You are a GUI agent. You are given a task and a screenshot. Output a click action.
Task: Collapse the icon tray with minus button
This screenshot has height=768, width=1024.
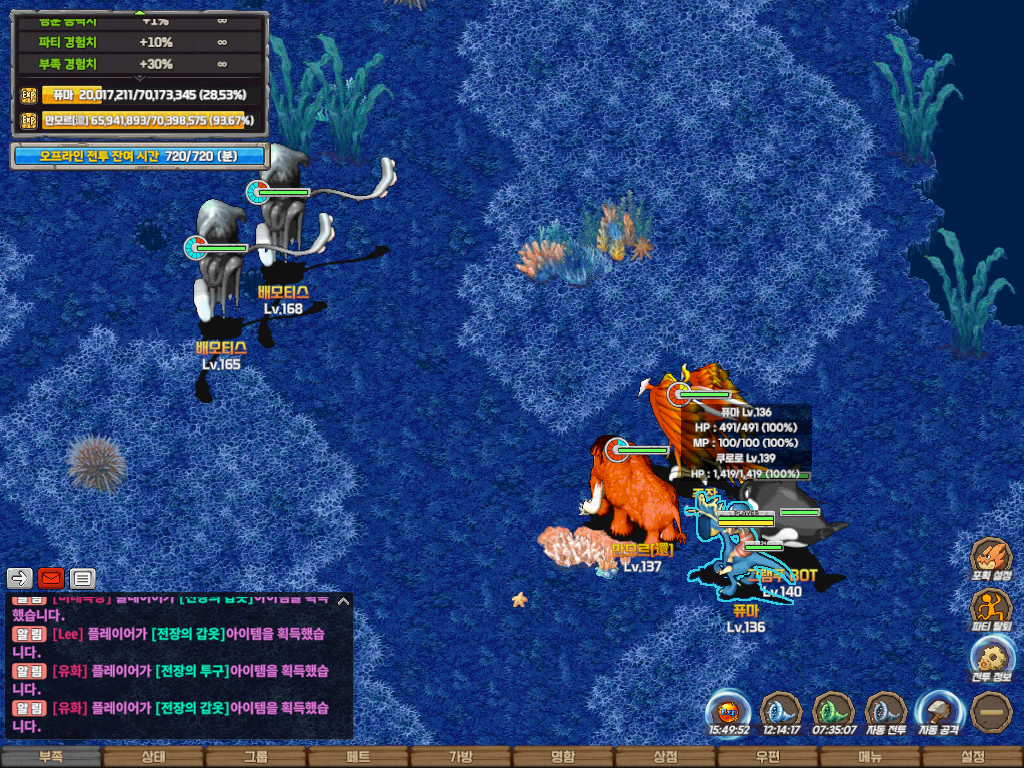pos(991,713)
